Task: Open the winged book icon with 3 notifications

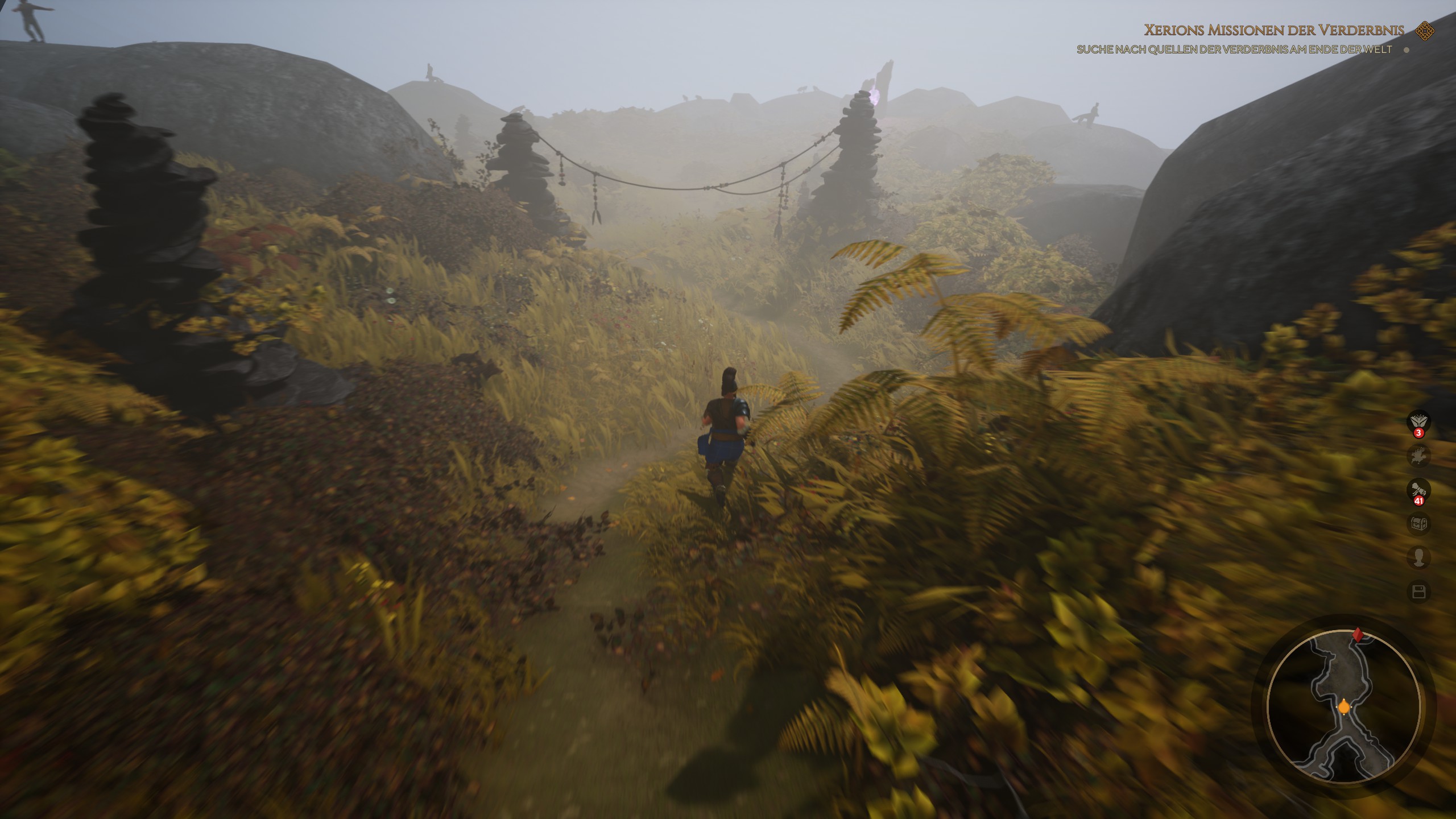Action: (1418, 422)
